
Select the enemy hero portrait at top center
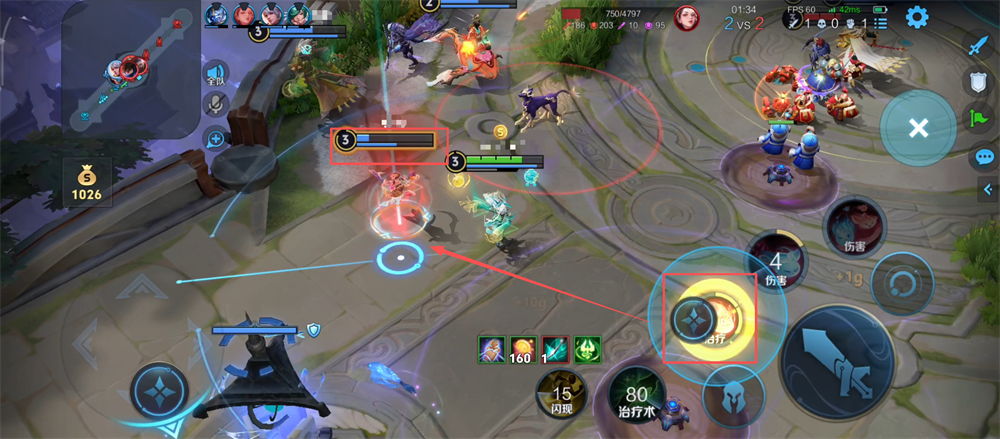pyautogui.click(x=685, y=17)
